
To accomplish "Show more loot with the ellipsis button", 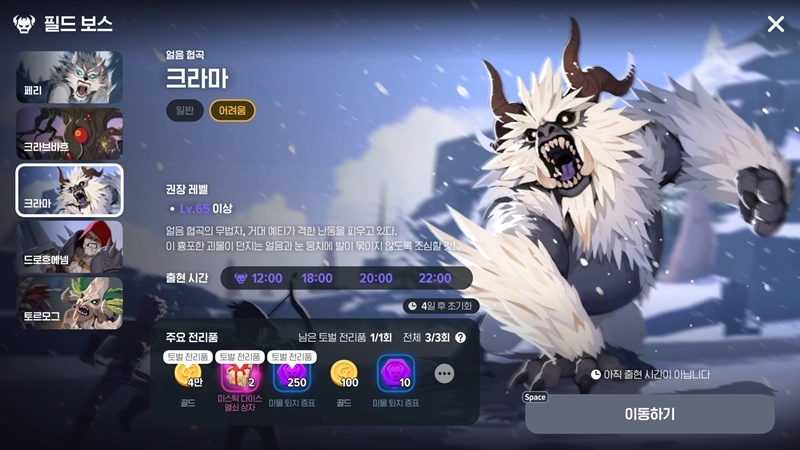I will point(445,374).
